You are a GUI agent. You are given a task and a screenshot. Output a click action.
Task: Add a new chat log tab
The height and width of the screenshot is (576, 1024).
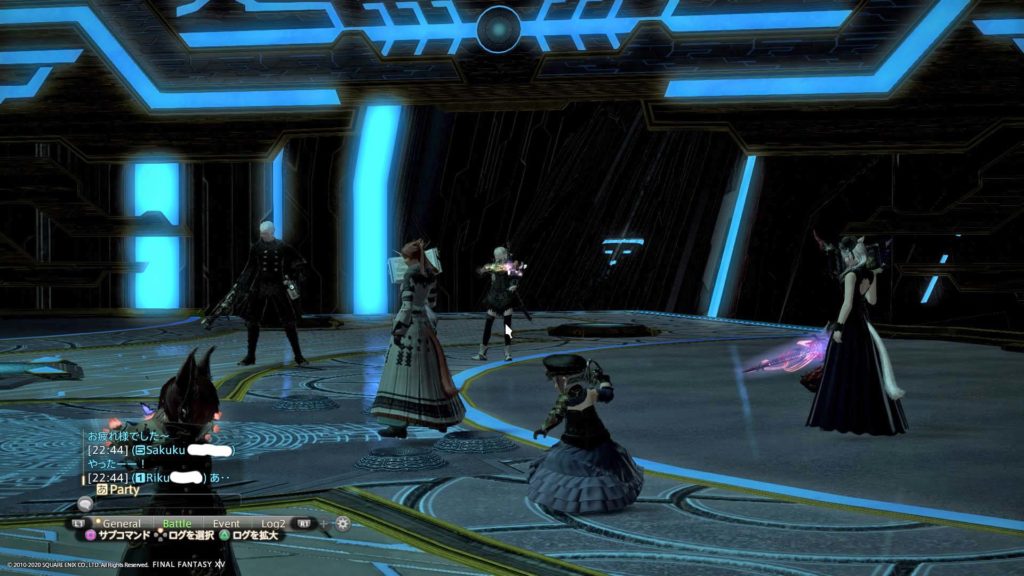click(x=324, y=523)
